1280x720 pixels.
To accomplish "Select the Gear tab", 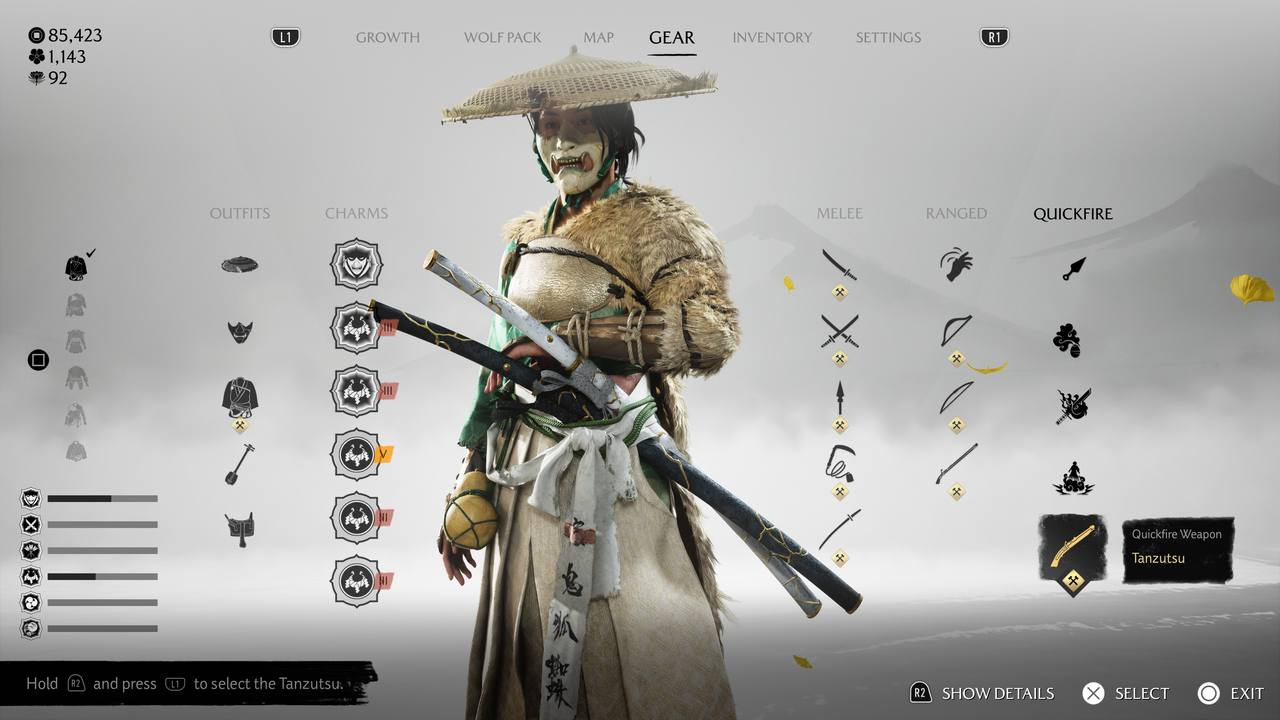I will [671, 38].
